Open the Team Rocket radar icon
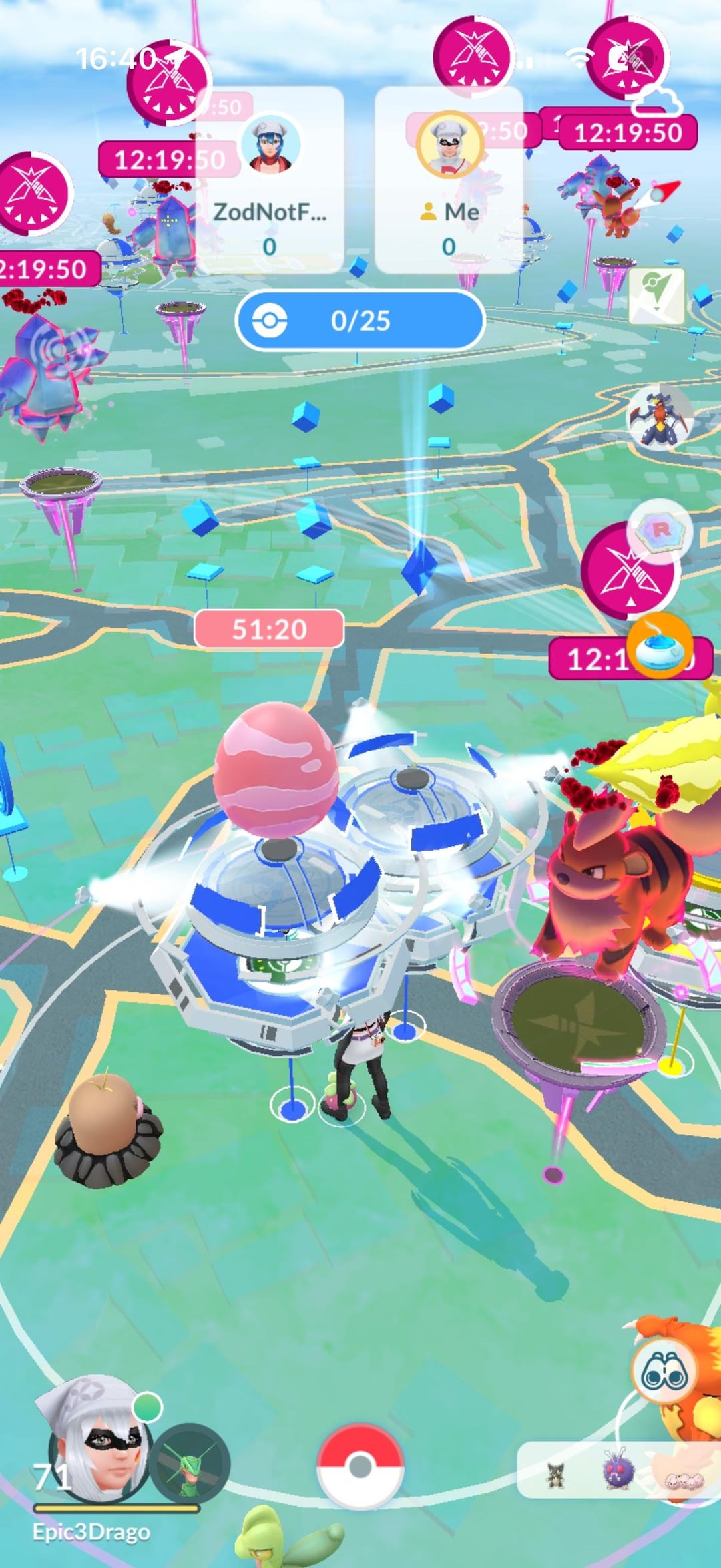Viewport: 721px width, 1568px height. [x=660, y=532]
